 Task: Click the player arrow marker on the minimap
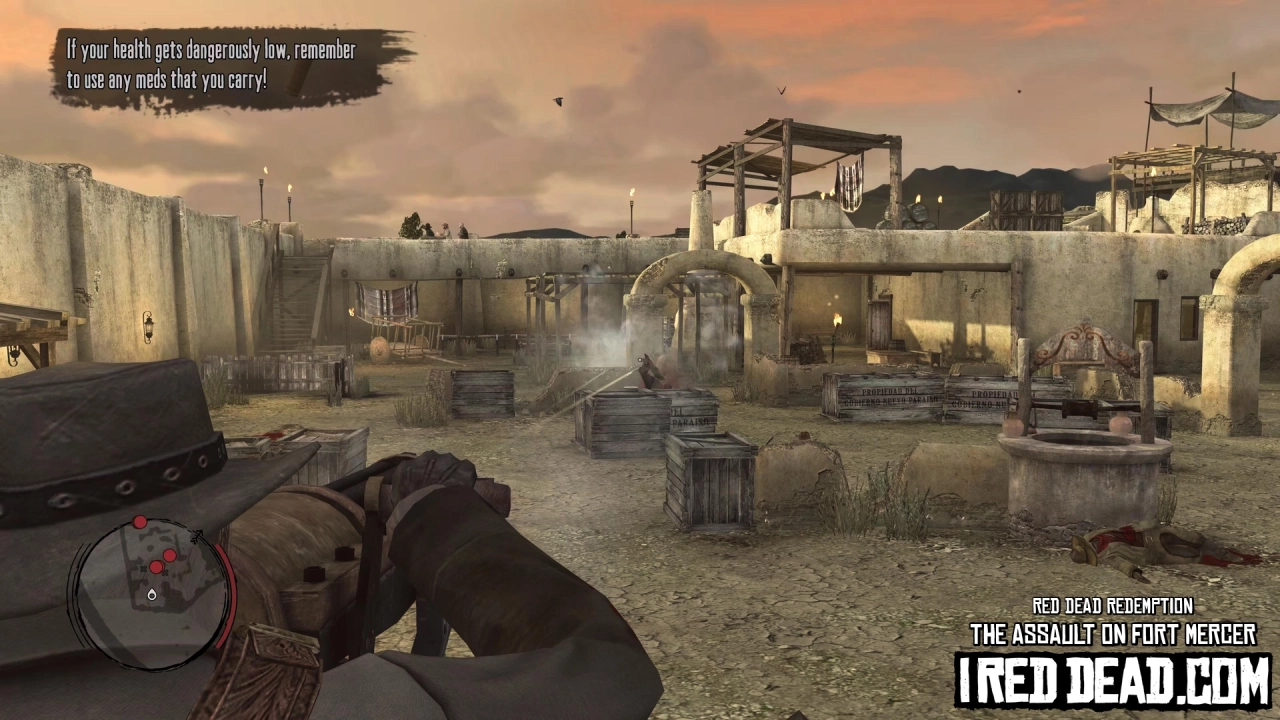click(151, 595)
